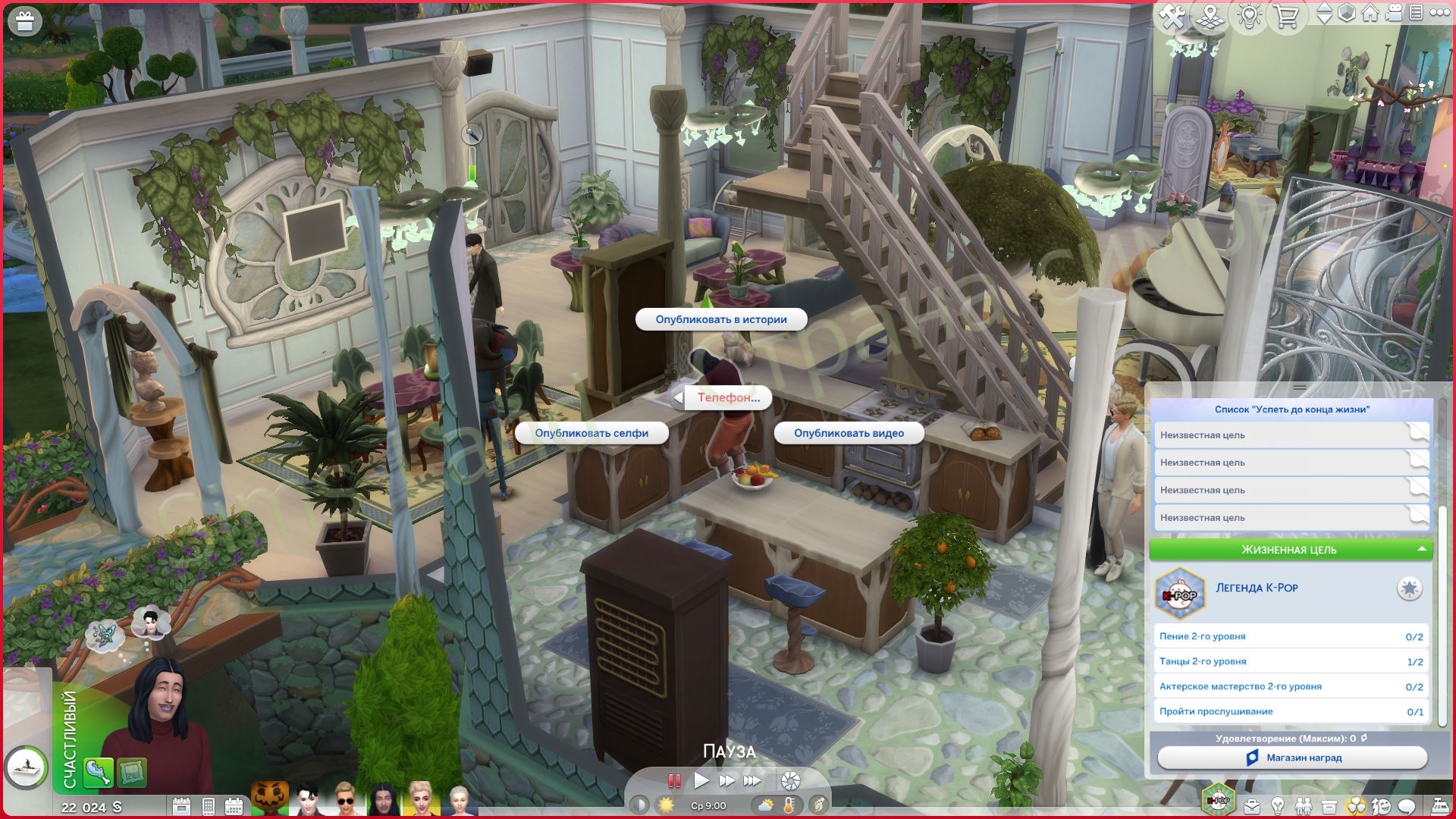The width and height of the screenshot is (1456, 819).
Task: Open the gift box icon
Action: pos(25,21)
